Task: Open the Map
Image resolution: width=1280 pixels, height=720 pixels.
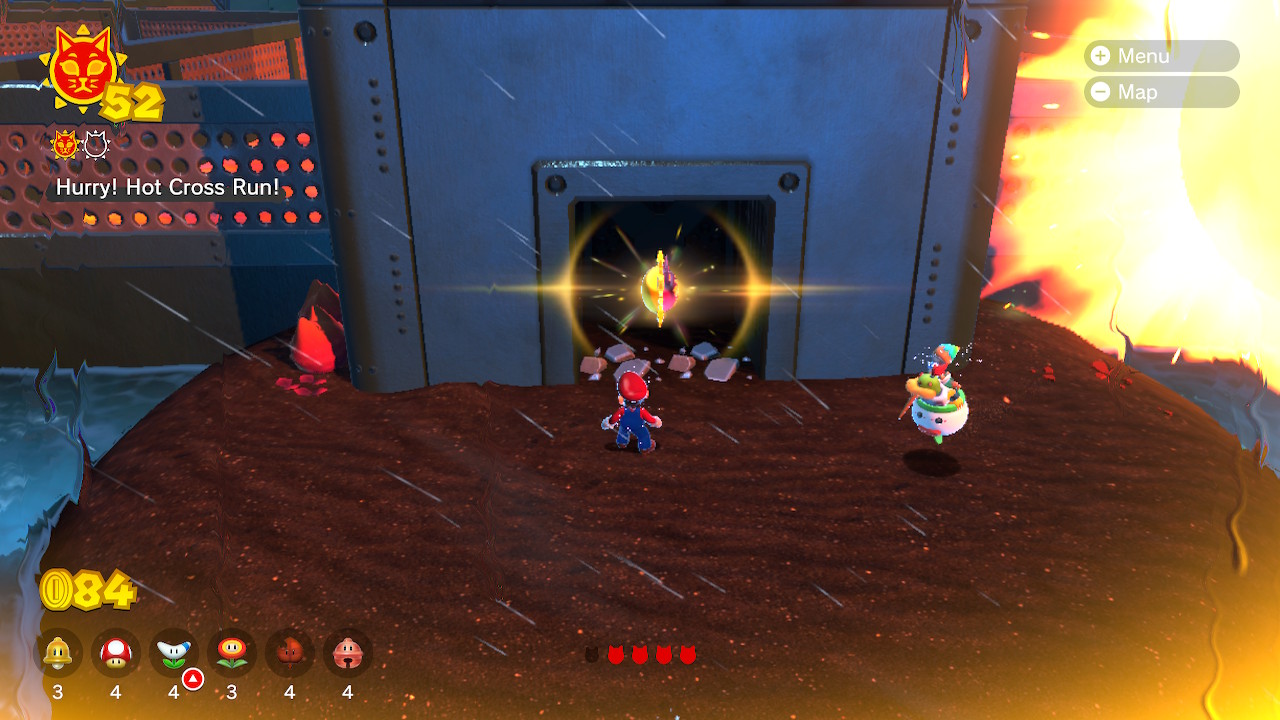Action: [x=1160, y=92]
